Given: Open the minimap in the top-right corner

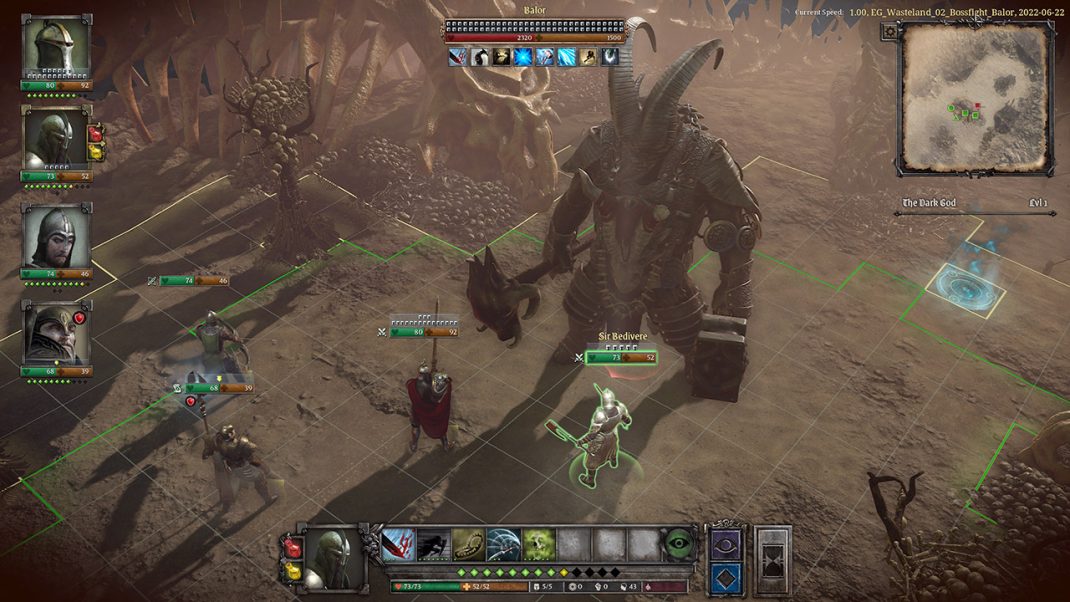Looking at the screenshot, I should click(x=975, y=97).
